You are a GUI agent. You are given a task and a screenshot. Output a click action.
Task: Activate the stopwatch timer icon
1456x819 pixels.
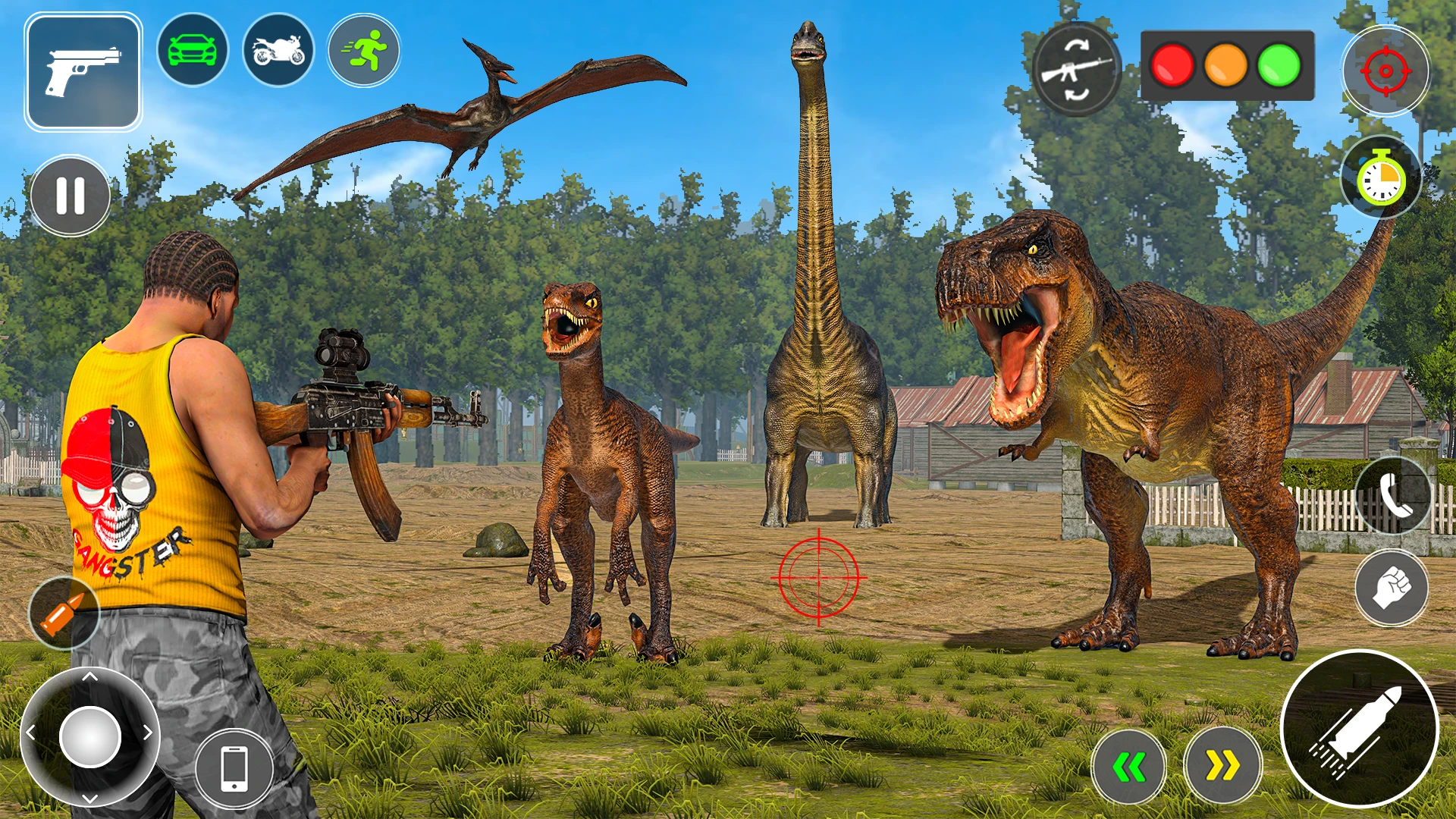1381,178
